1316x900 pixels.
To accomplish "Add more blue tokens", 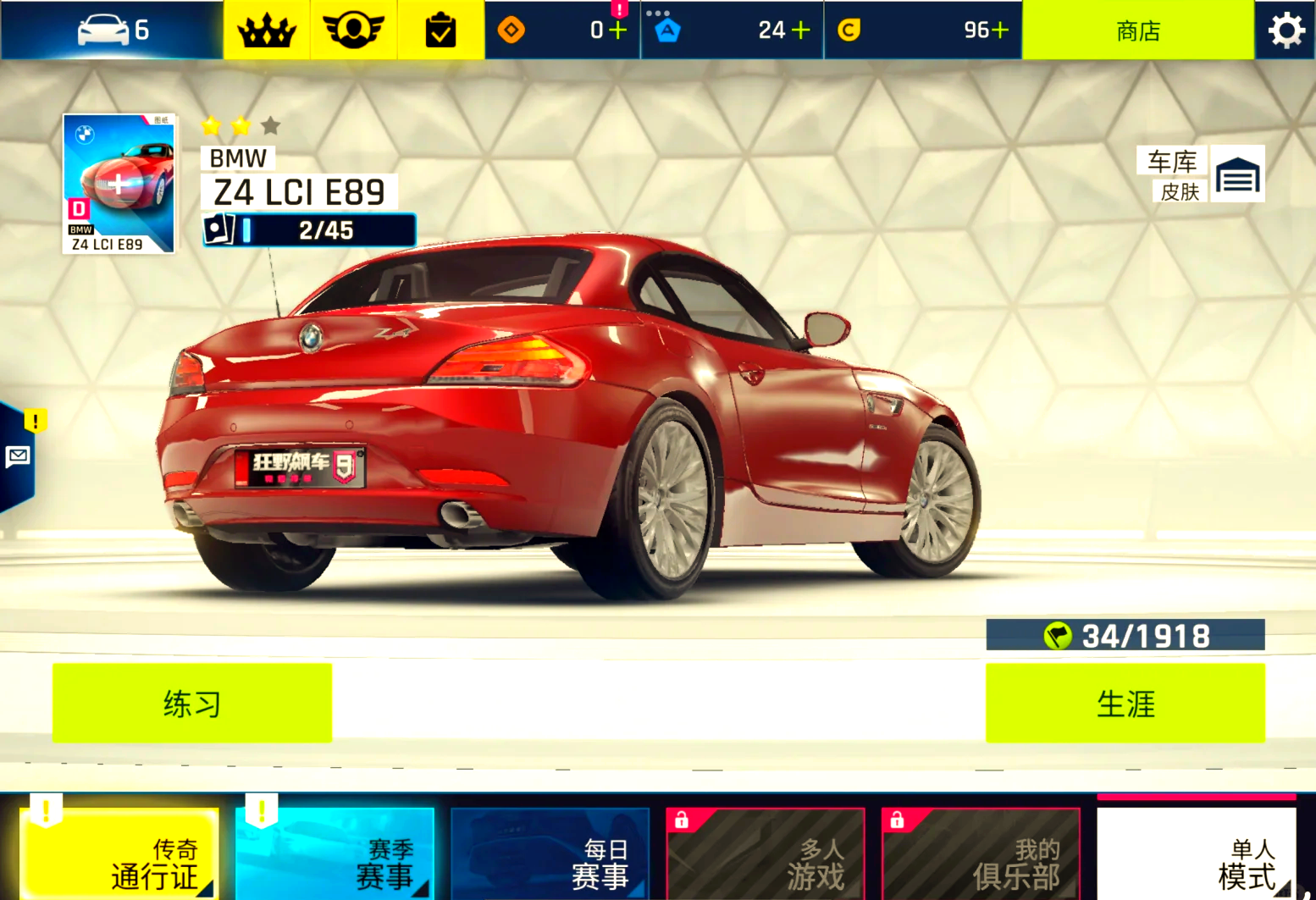I will point(800,30).
